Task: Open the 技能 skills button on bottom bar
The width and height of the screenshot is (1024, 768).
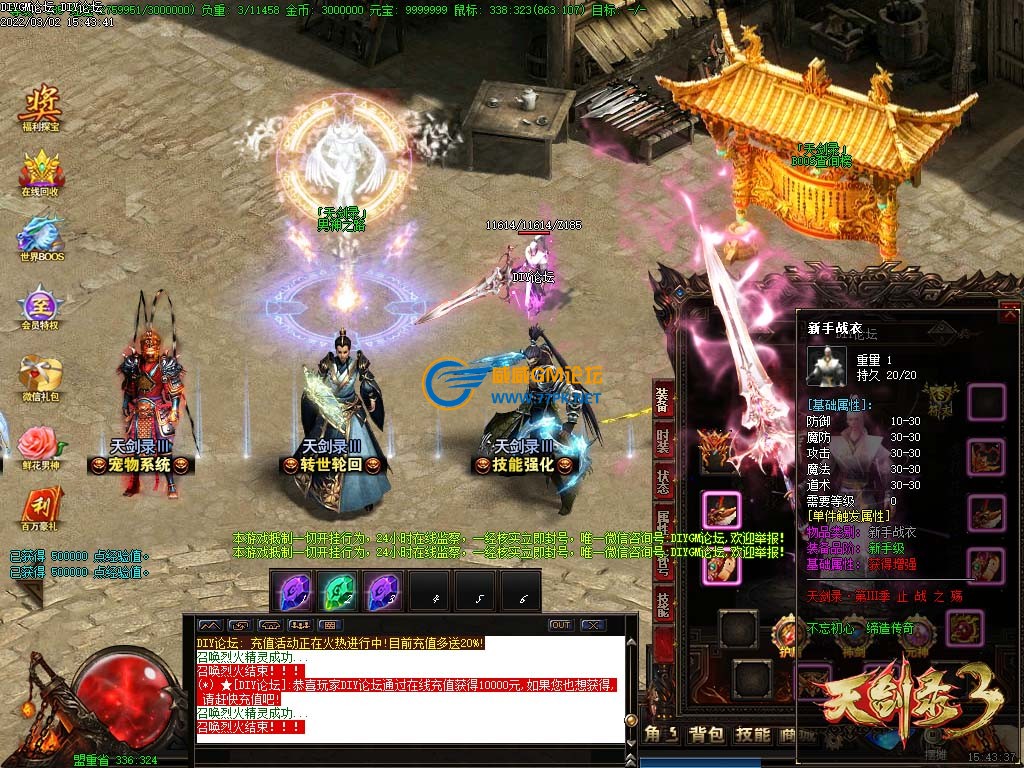Action: click(752, 736)
